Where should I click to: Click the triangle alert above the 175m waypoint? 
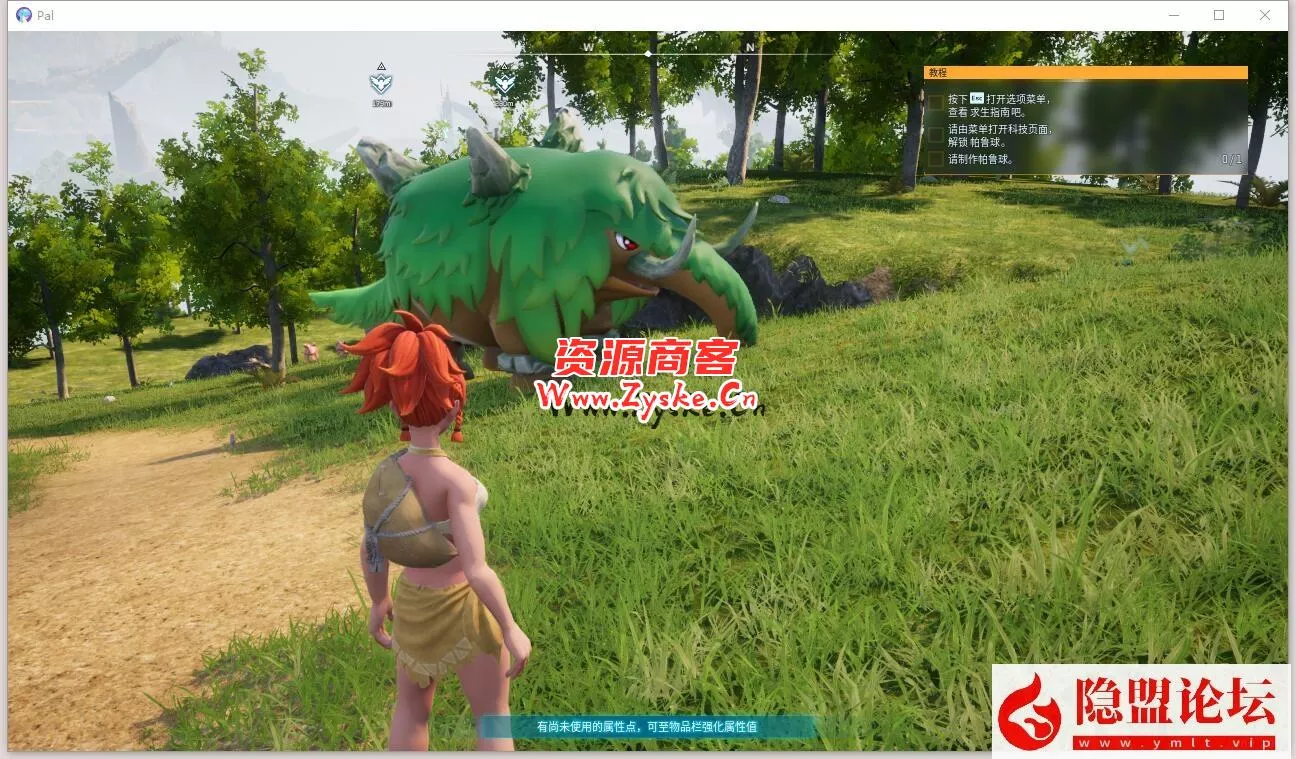(381, 66)
